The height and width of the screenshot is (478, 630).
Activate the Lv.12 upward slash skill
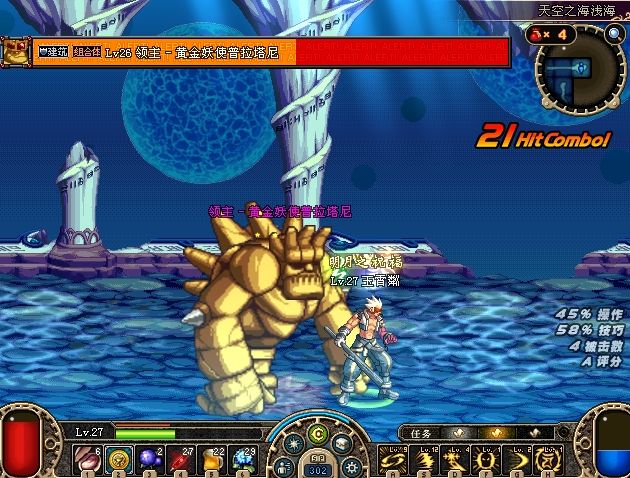coord(425,459)
